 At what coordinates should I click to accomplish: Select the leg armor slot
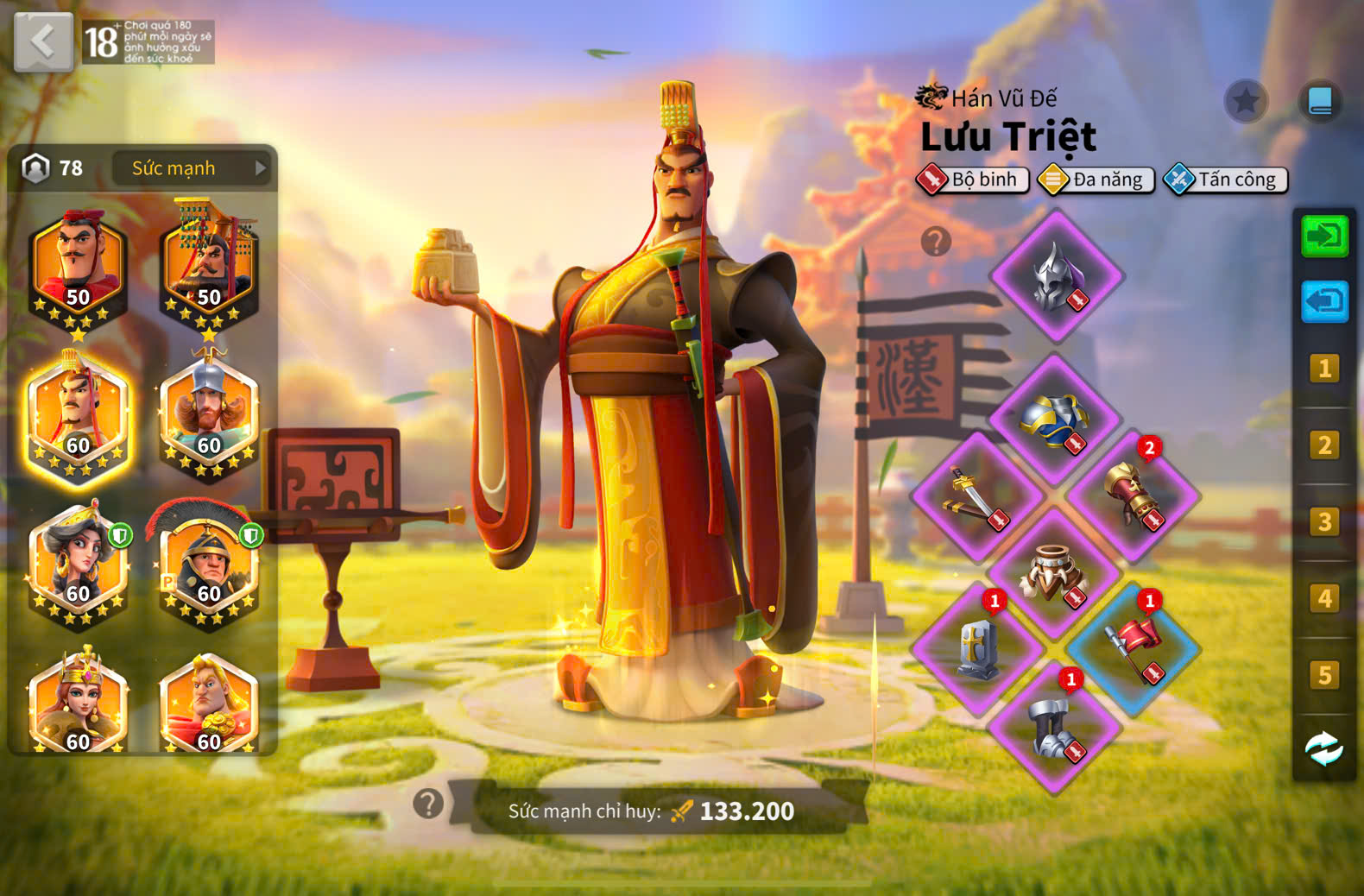[1054, 573]
